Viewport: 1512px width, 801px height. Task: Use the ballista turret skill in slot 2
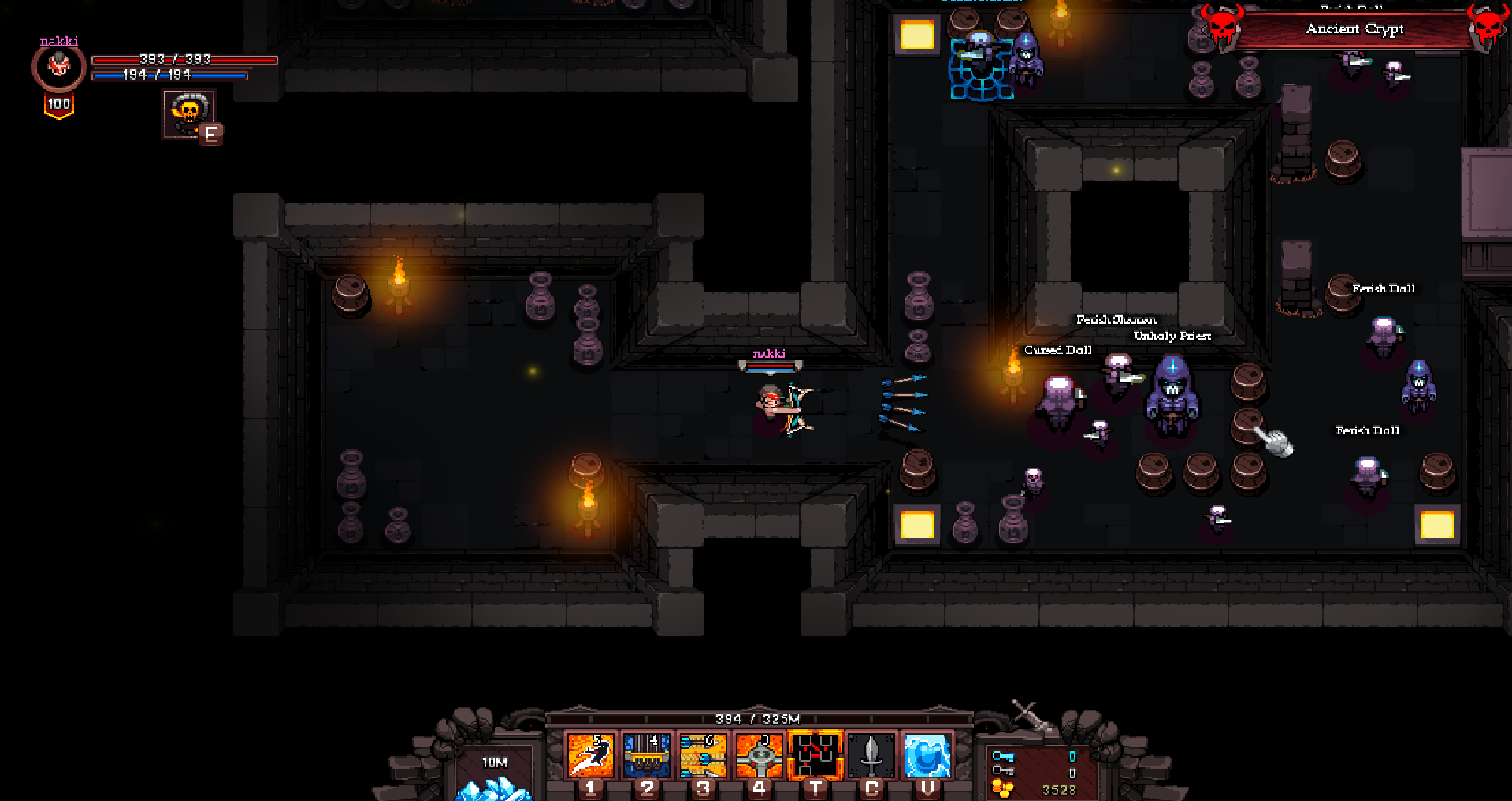click(x=647, y=755)
